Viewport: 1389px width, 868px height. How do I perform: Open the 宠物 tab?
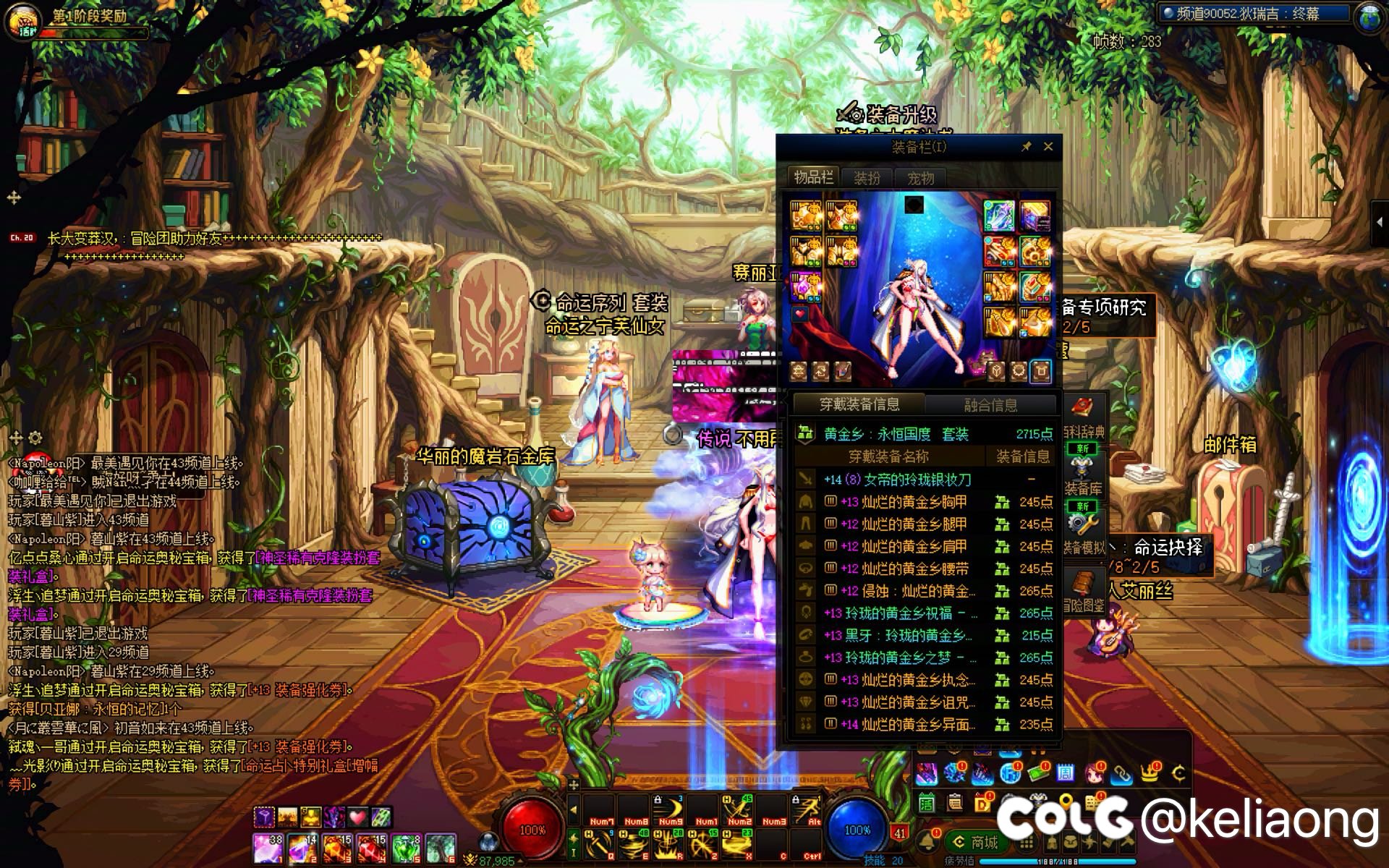tap(920, 178)
